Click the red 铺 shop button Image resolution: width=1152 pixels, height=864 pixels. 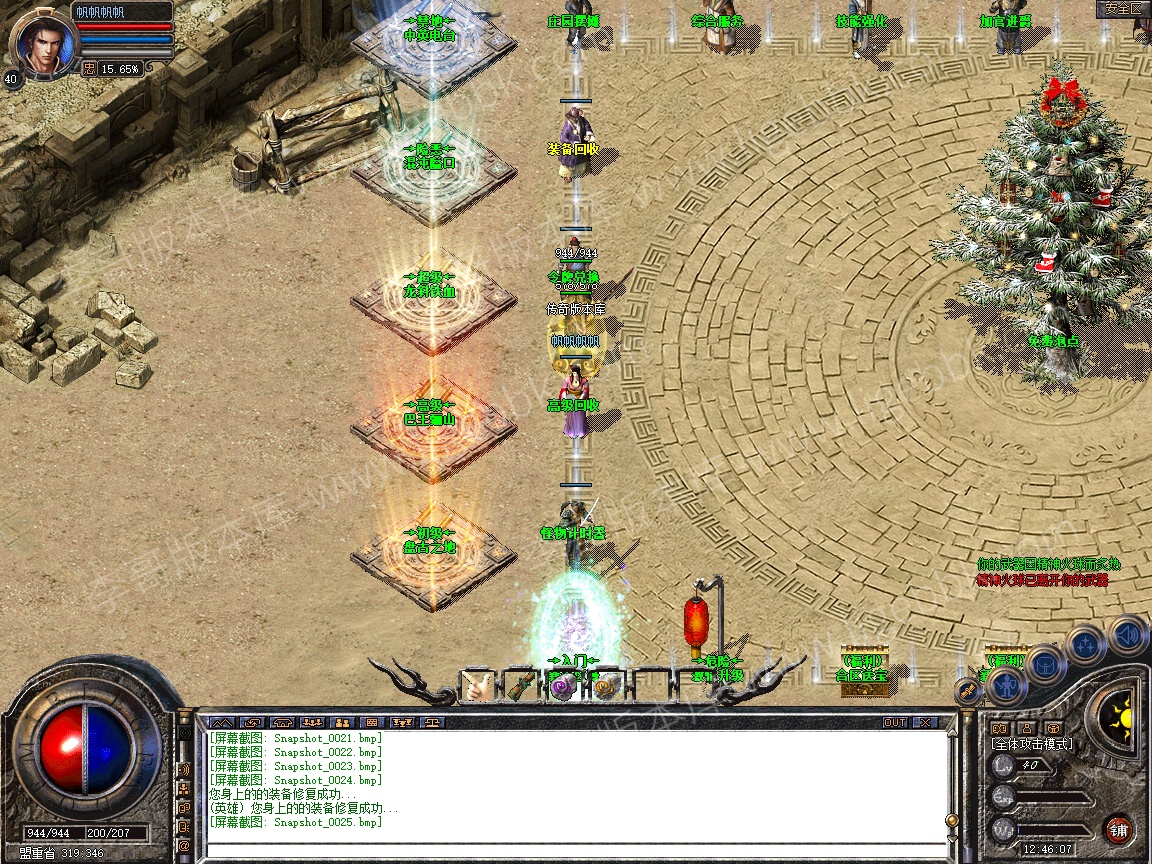point(1119,829)
